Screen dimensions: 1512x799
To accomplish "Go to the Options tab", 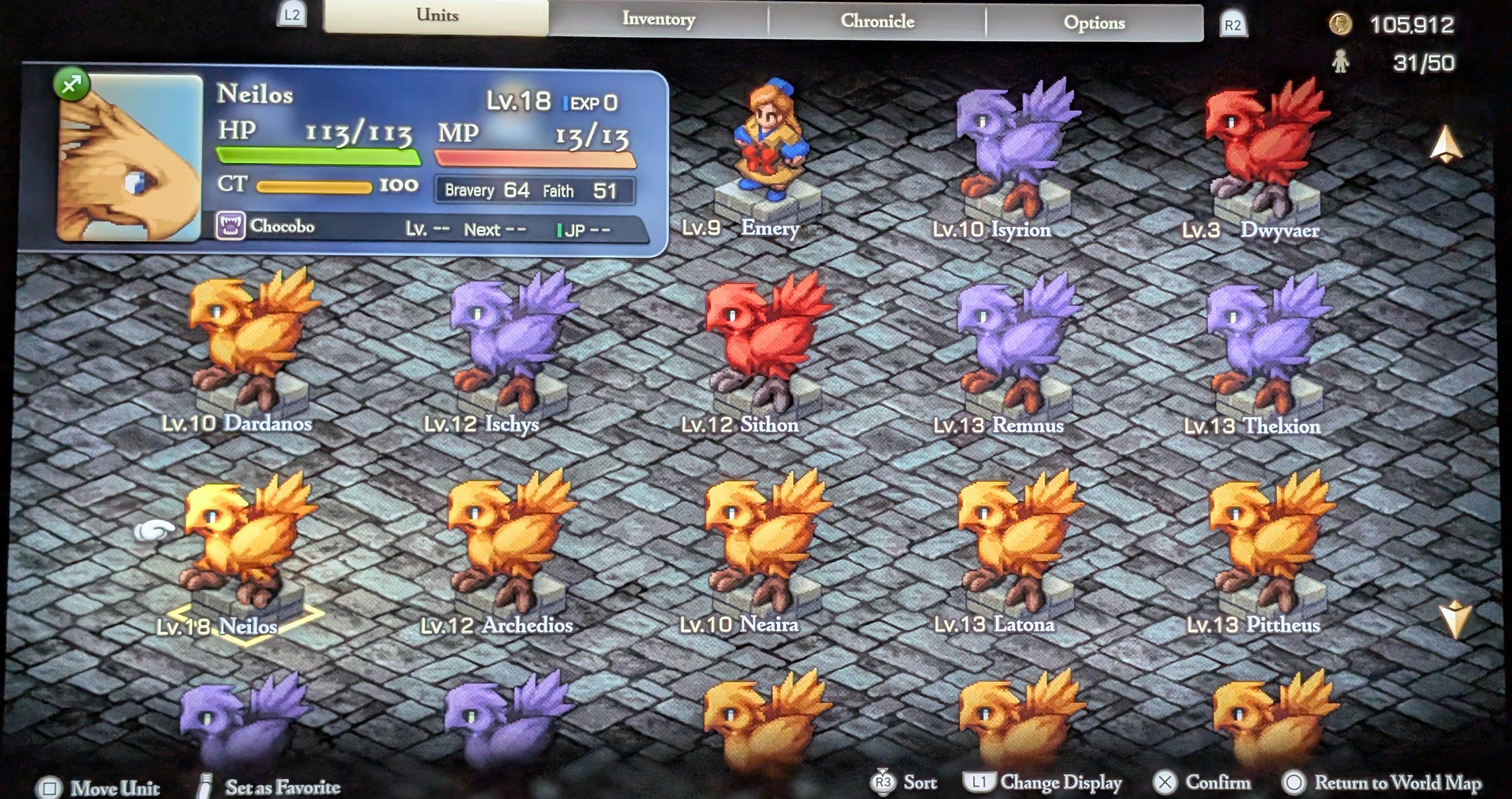I will (x=1094, y=23).
